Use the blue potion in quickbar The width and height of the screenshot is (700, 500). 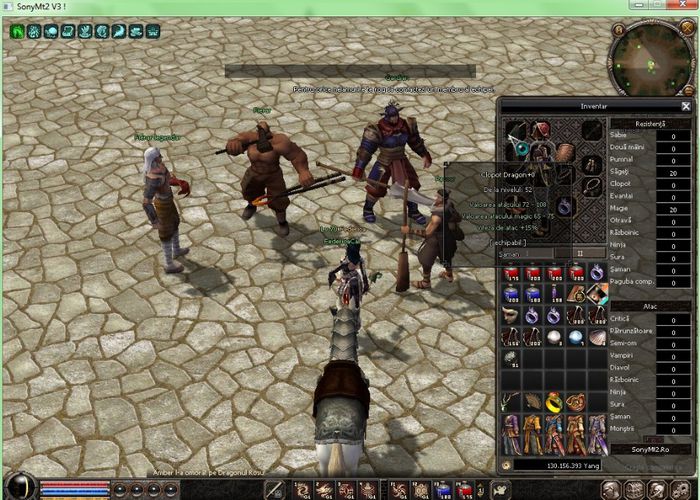(x=443, y=489)
